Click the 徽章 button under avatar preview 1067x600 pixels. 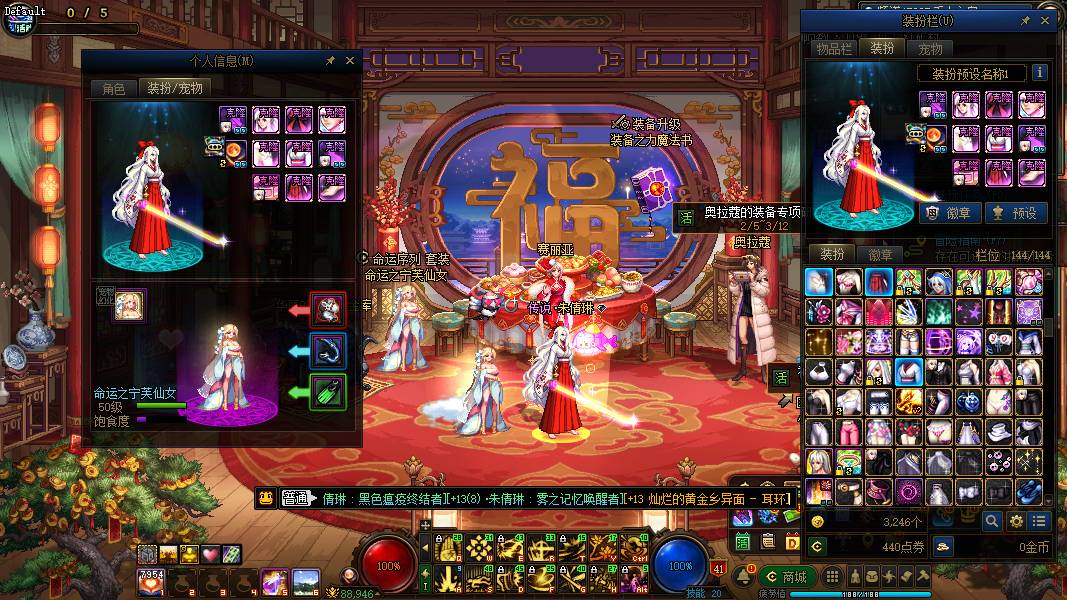click(946, 212)
